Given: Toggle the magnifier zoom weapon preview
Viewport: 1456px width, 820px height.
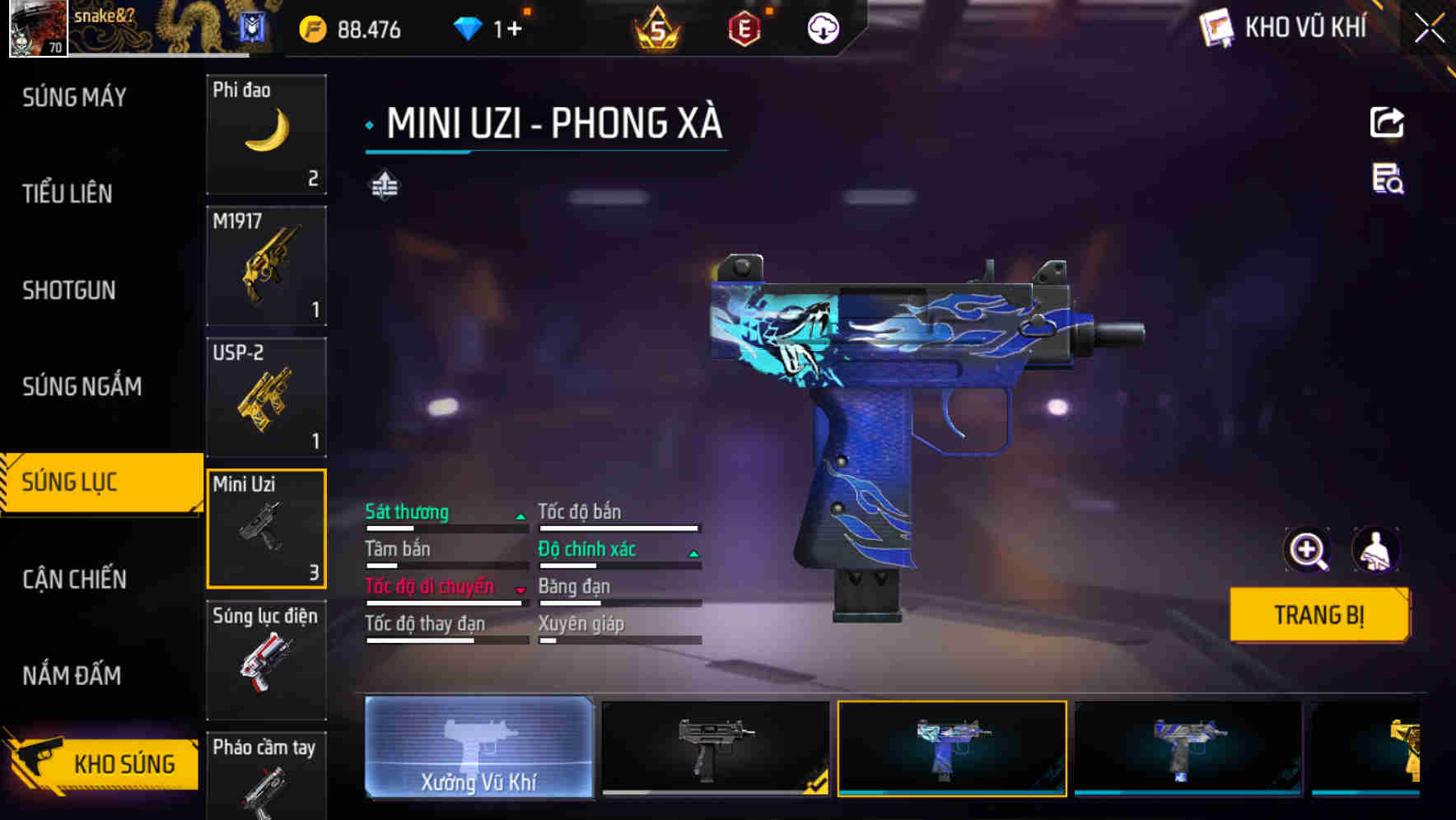Looking at the screenshot, I should [1308, 549].
